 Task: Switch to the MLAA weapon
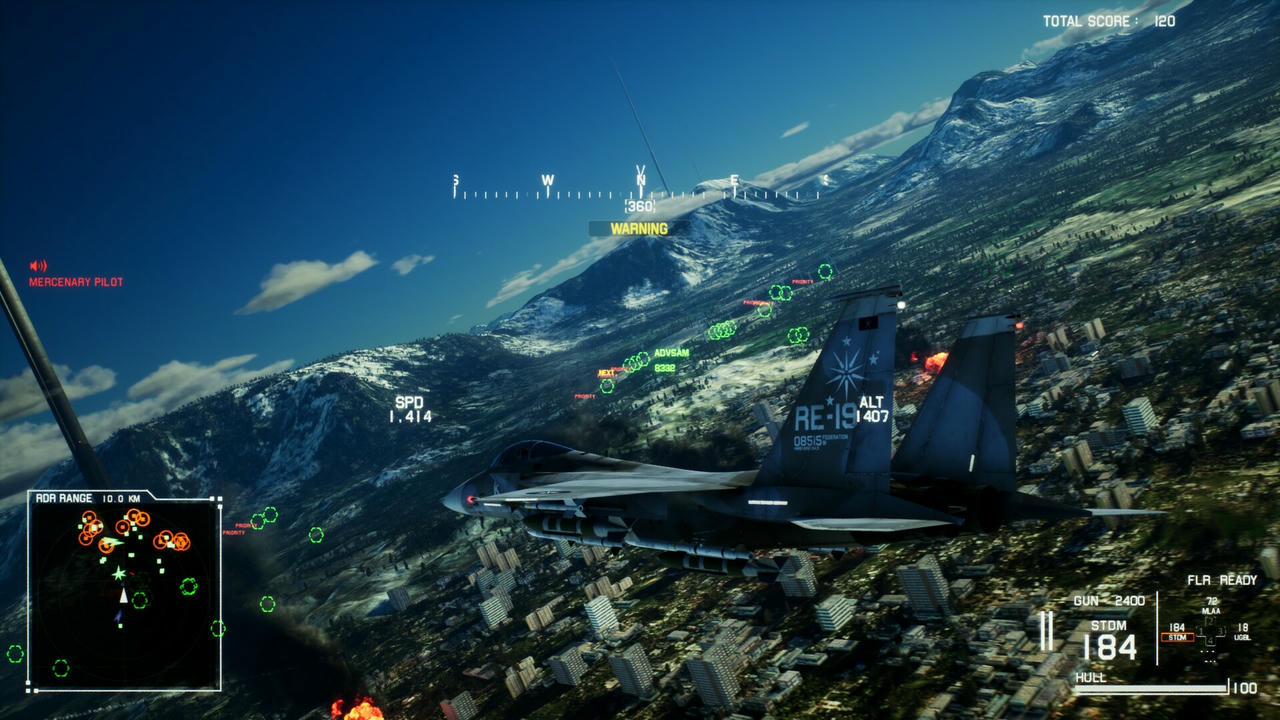click(x=1211, y=609)
